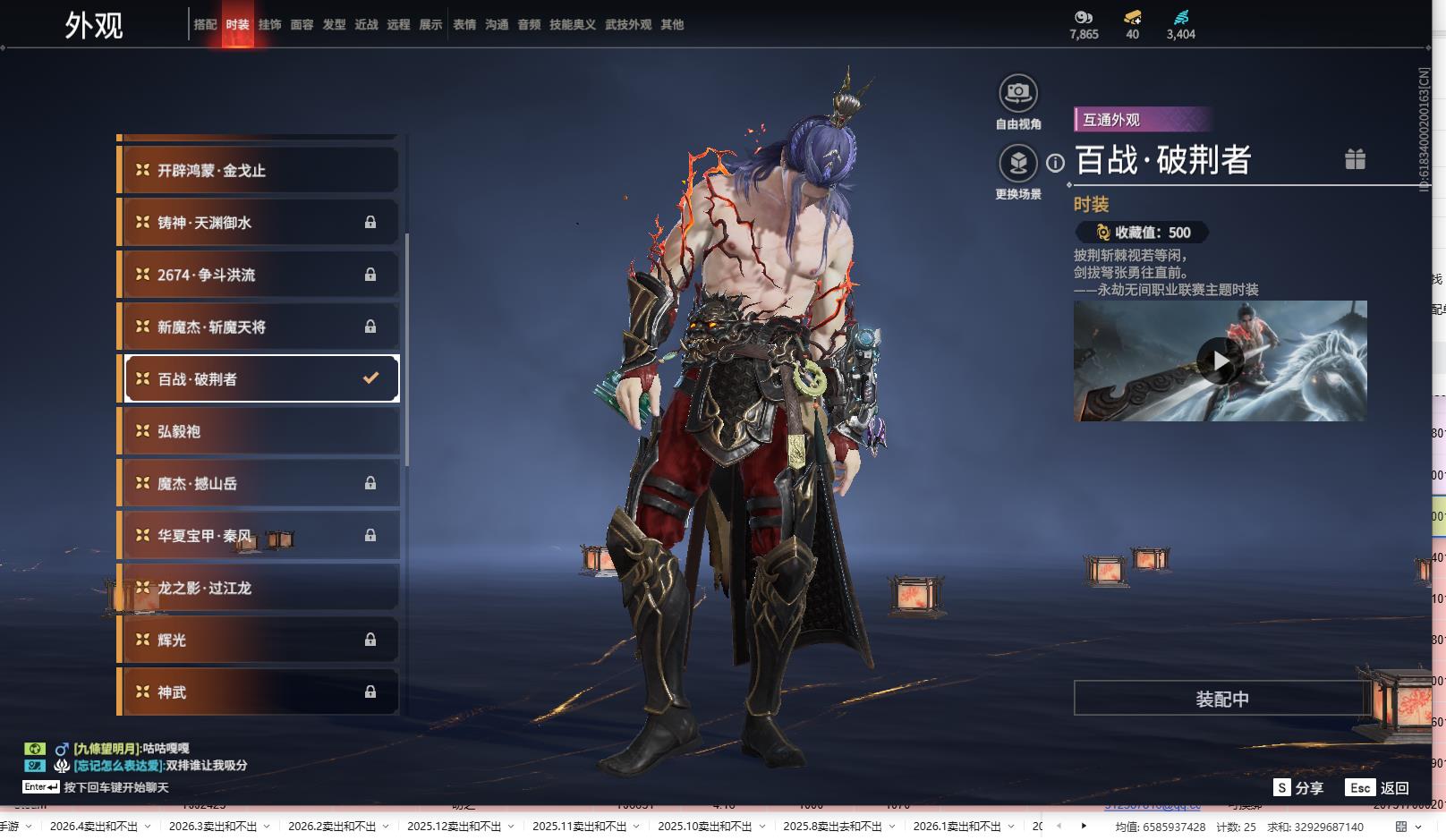Pick the 弘毅袍 outfit
The height and width of the screenshot is (840, 1446).
pos(259,431)
